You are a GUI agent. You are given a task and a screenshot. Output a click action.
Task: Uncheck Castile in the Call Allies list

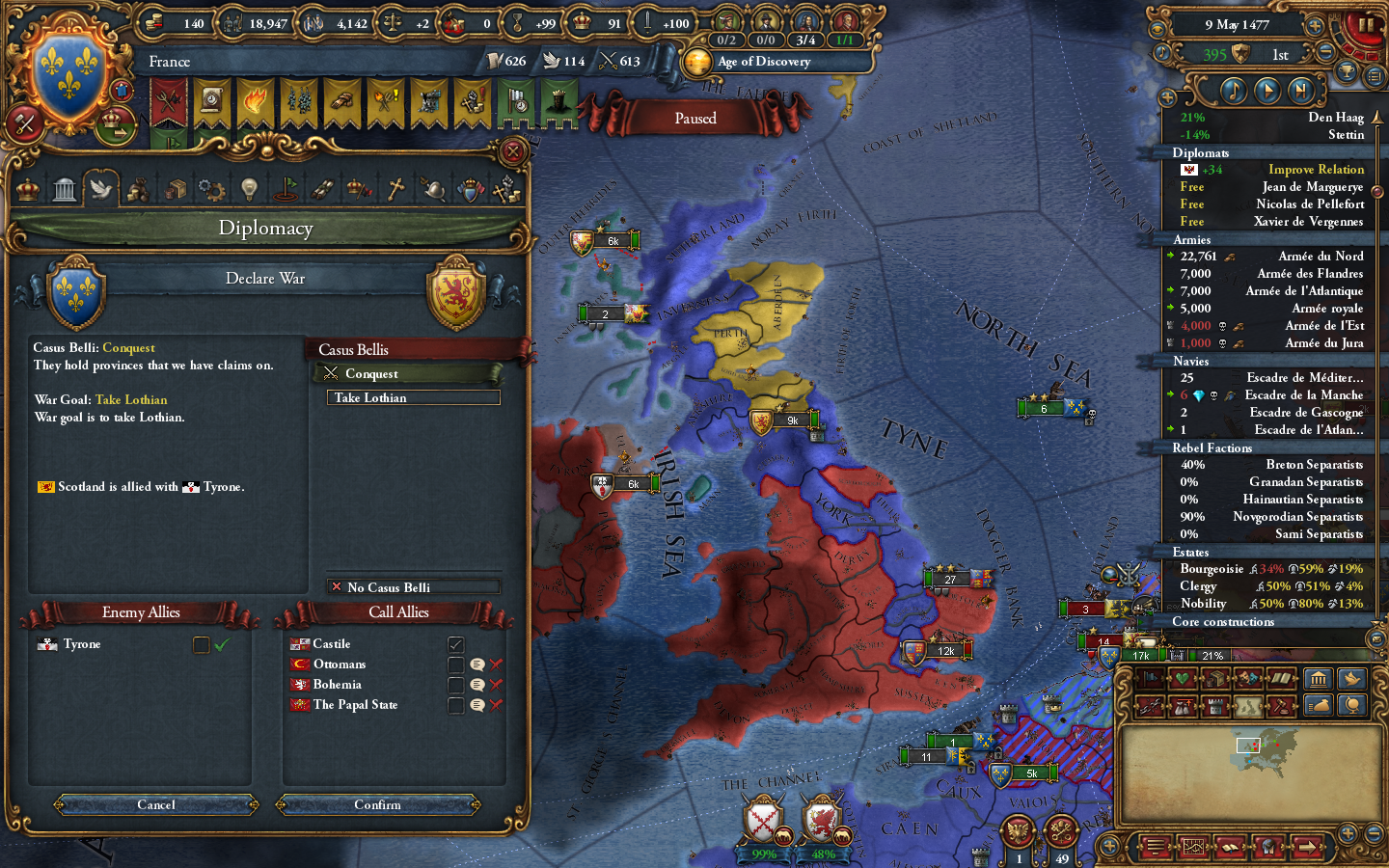click(456, 643)
